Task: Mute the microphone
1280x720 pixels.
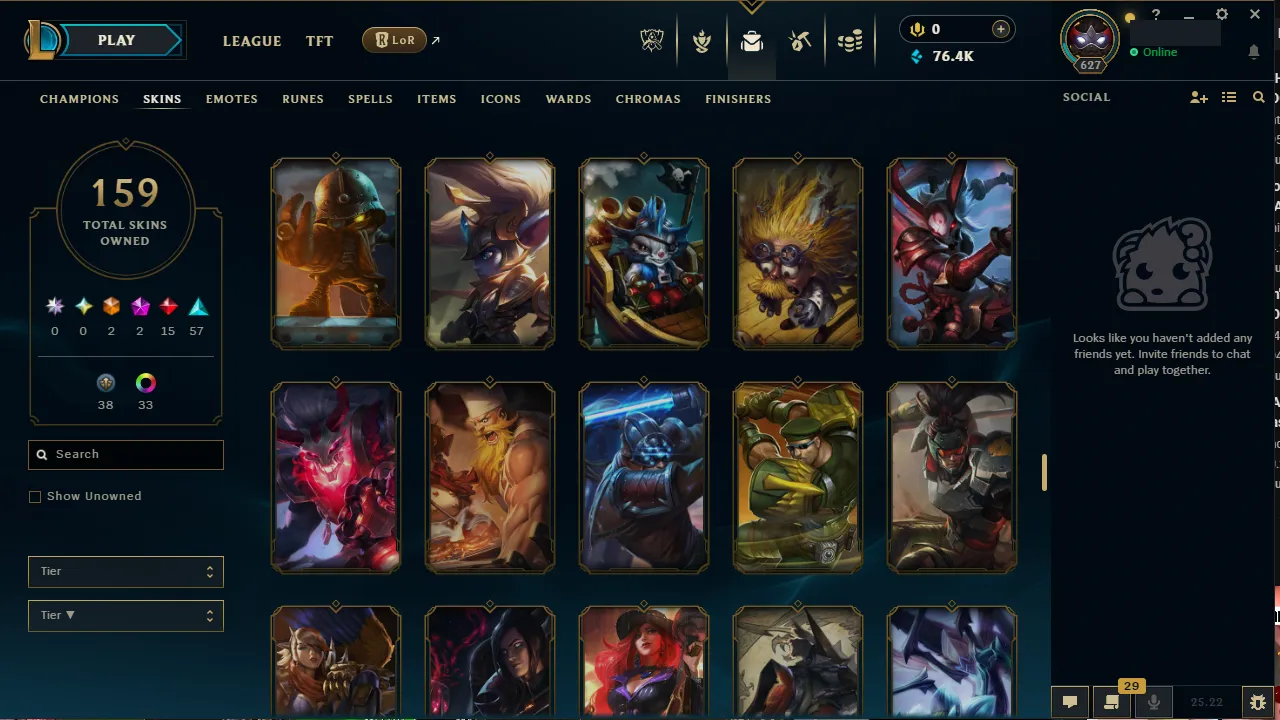Action: pos(1153,702)
